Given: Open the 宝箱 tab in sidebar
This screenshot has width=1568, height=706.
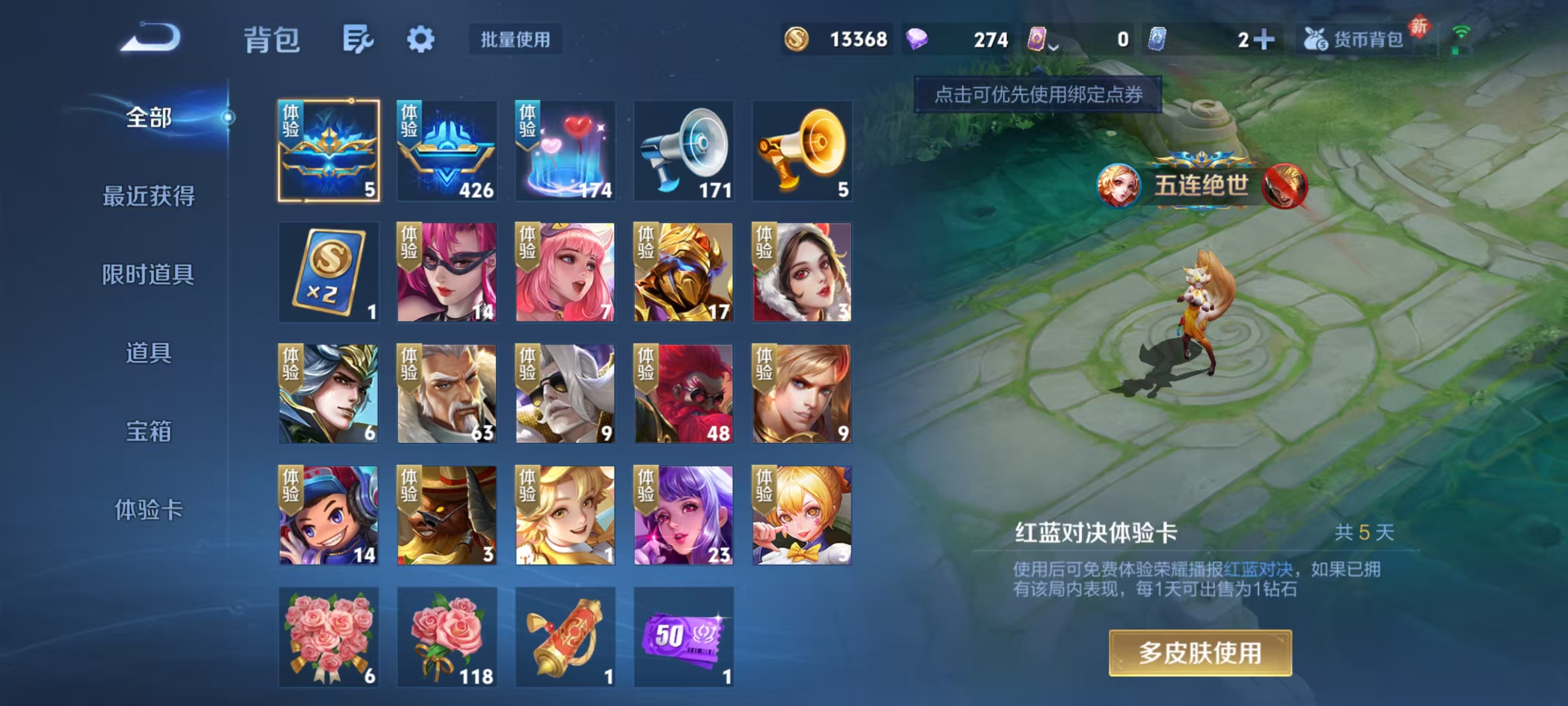Looking at the screenshot, I should click(x=148, y=432).
